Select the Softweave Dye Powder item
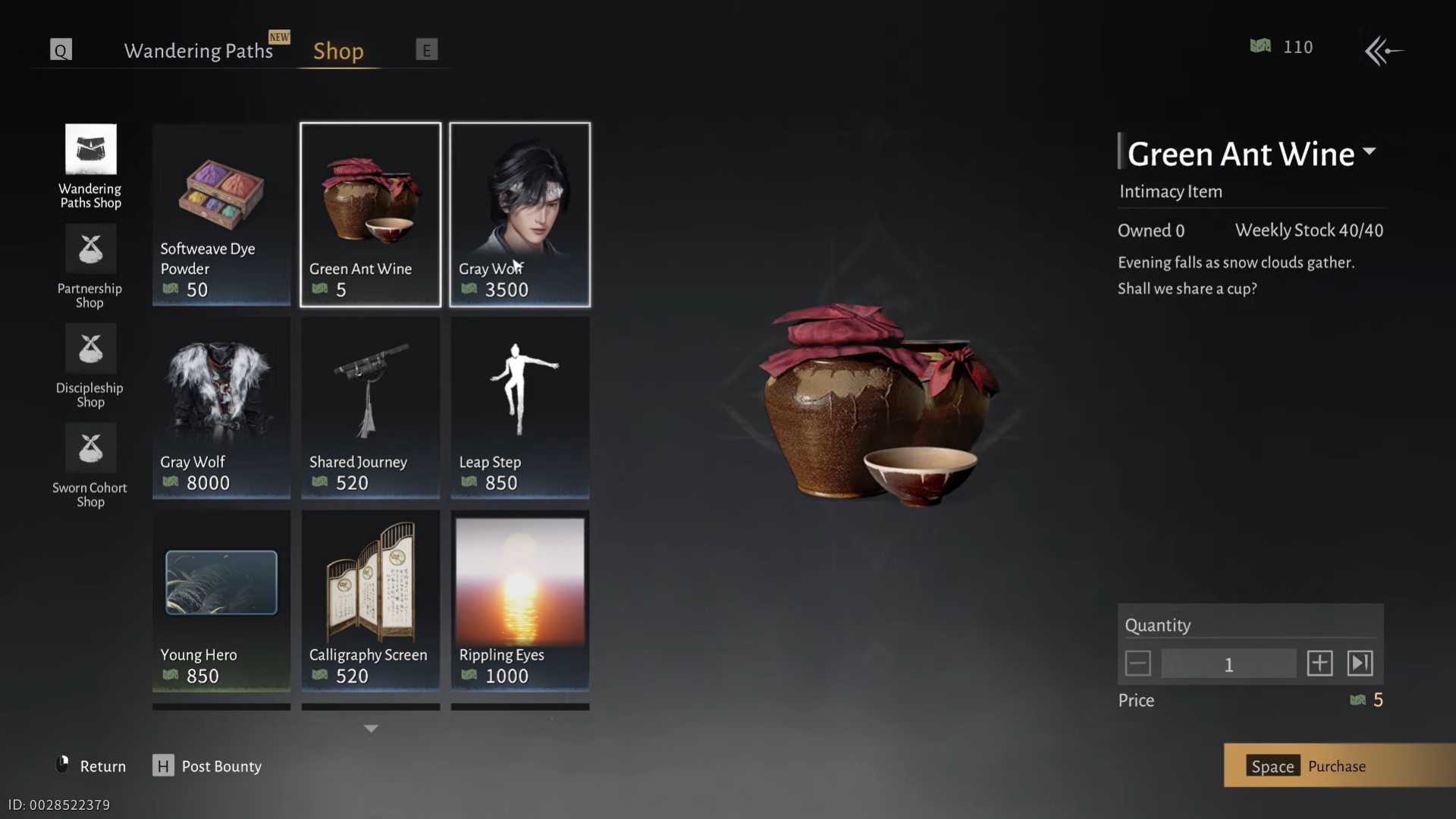1456x819 pixels. [221, 215]
